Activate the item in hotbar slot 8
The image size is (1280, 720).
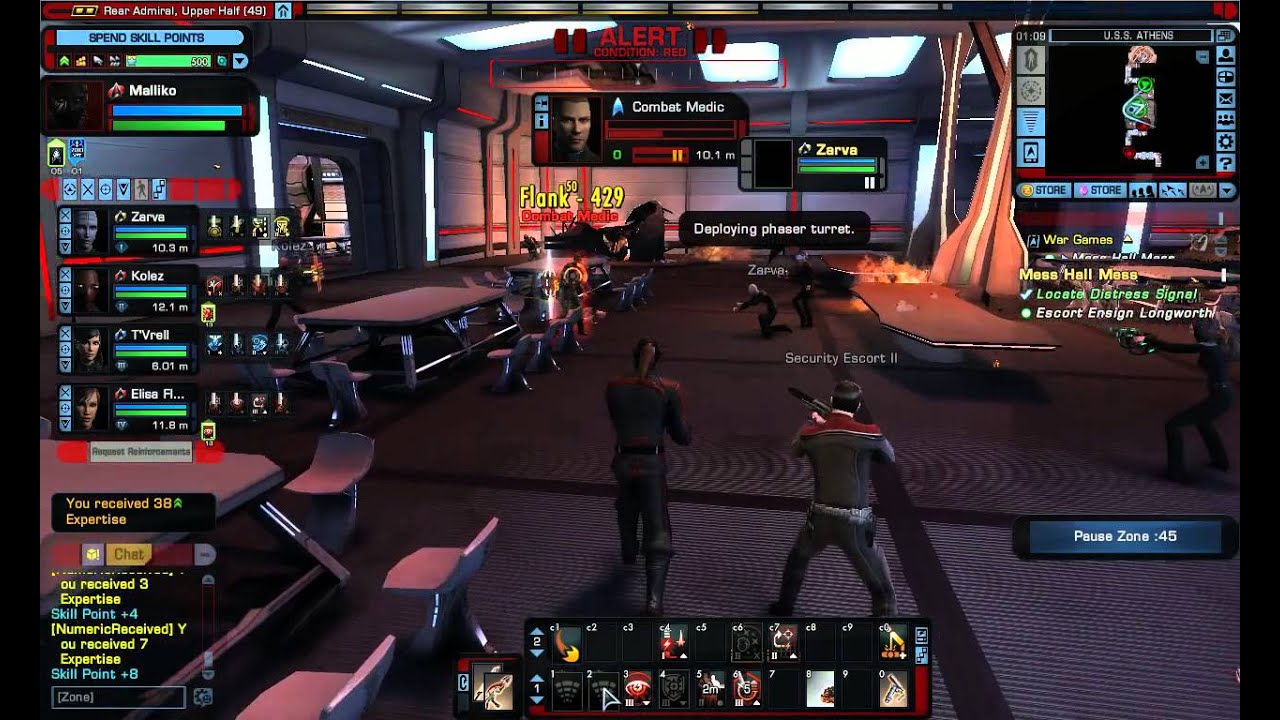[x=820, y=690]
